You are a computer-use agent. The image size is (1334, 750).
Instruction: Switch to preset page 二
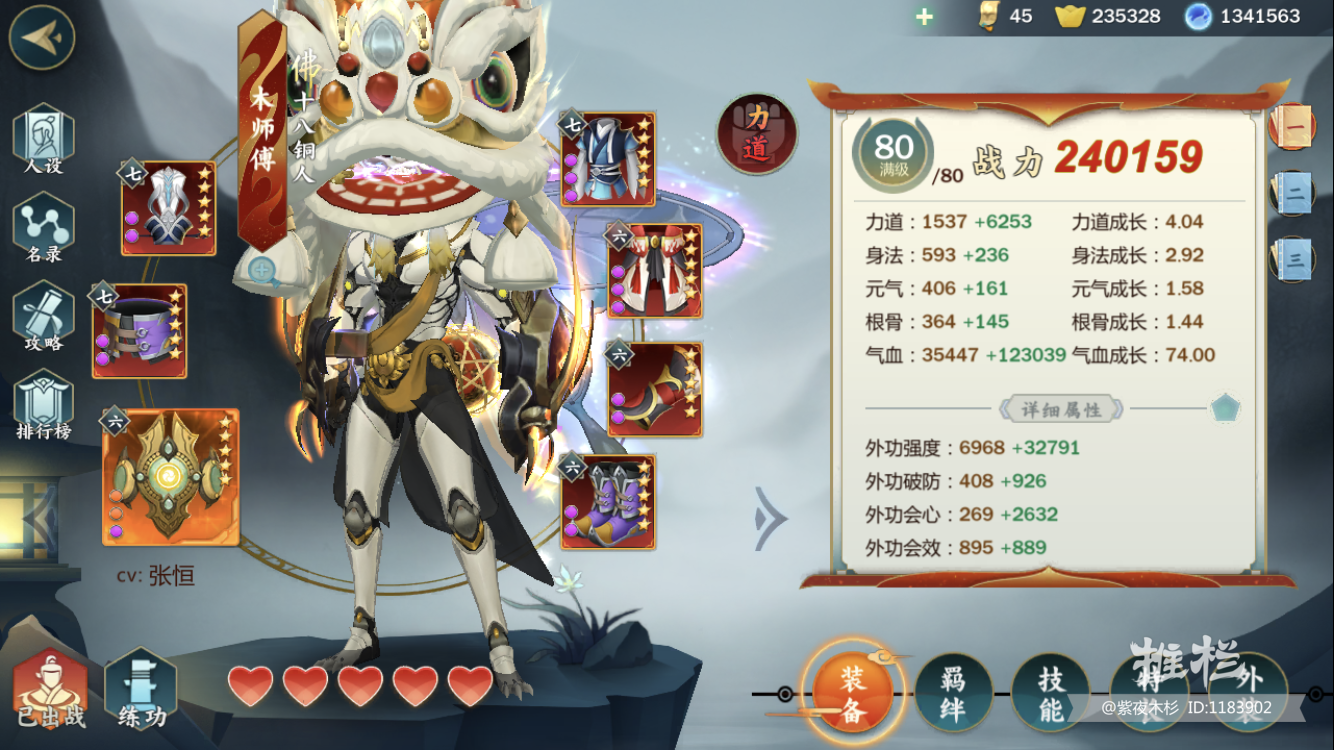[1294, 194]
